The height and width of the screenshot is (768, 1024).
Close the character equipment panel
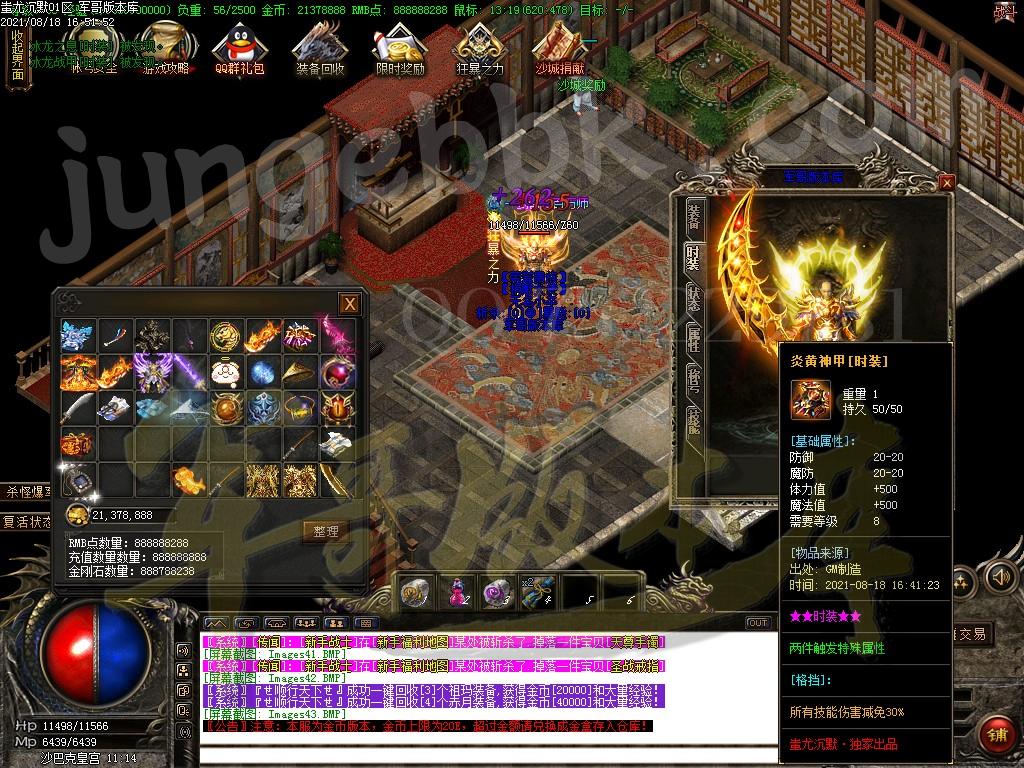pos(947,183)
